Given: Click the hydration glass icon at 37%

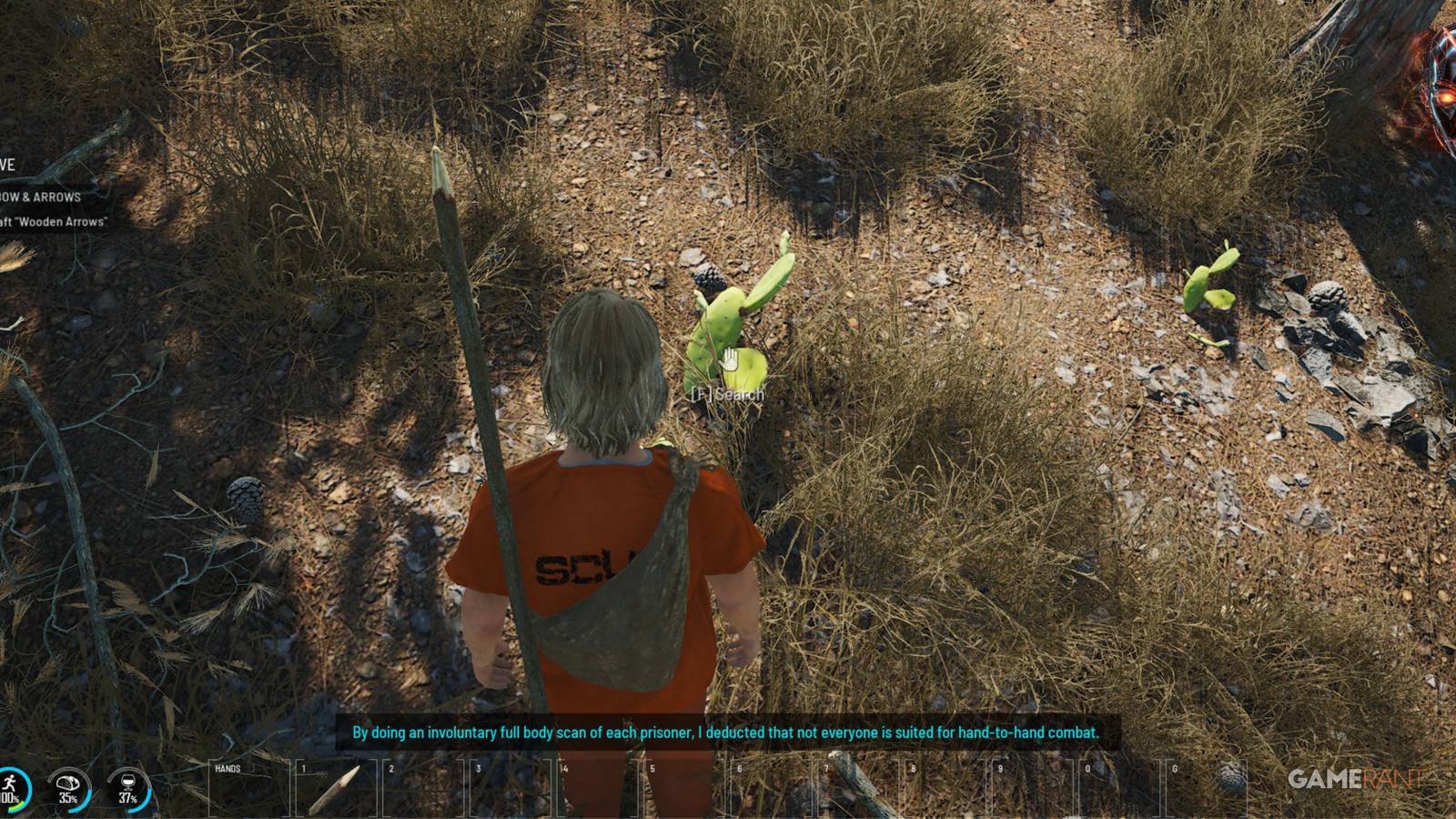Looking at the screenshot, I should (x=128, y=784).
